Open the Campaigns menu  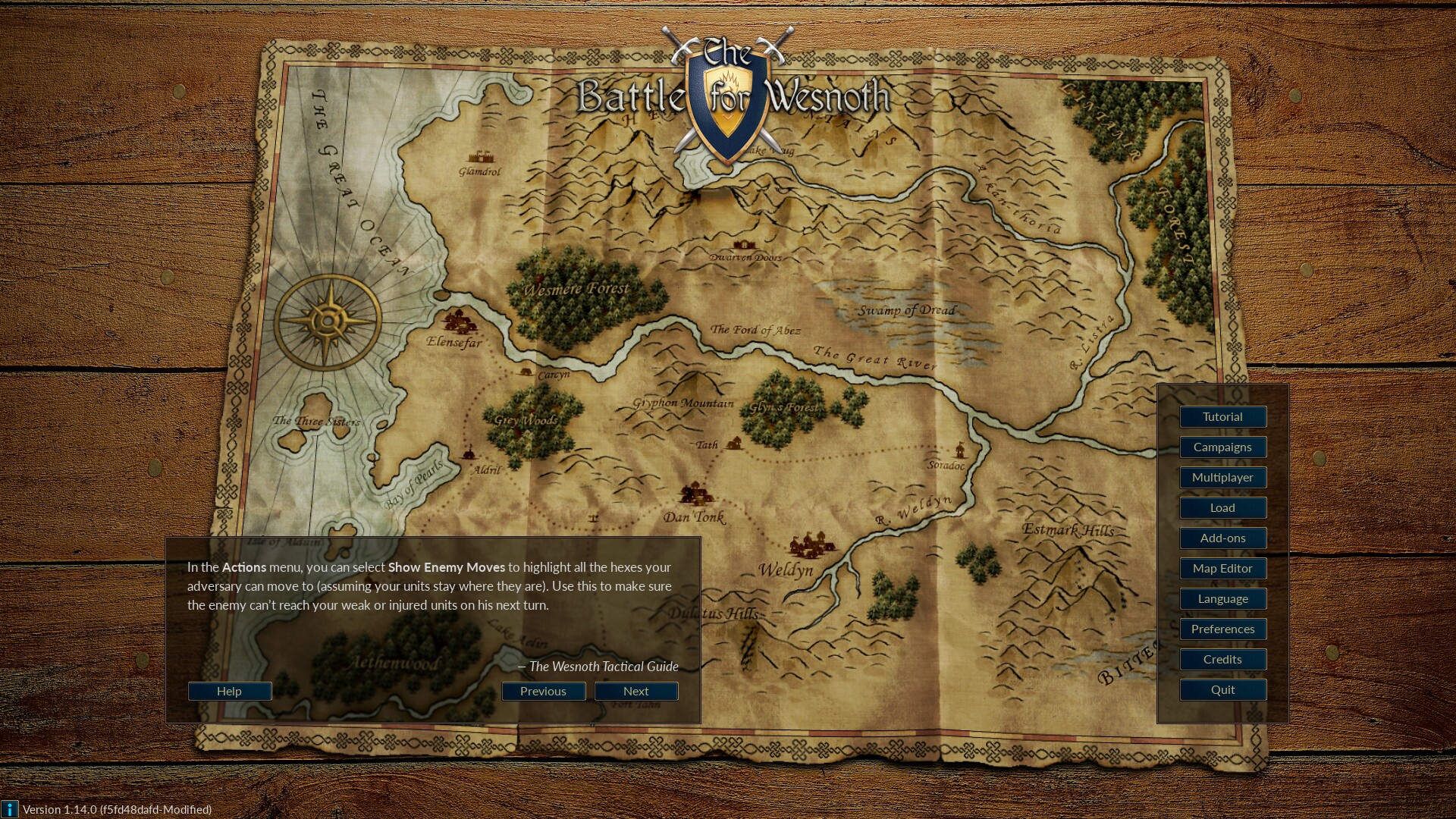click(1222, 447)
